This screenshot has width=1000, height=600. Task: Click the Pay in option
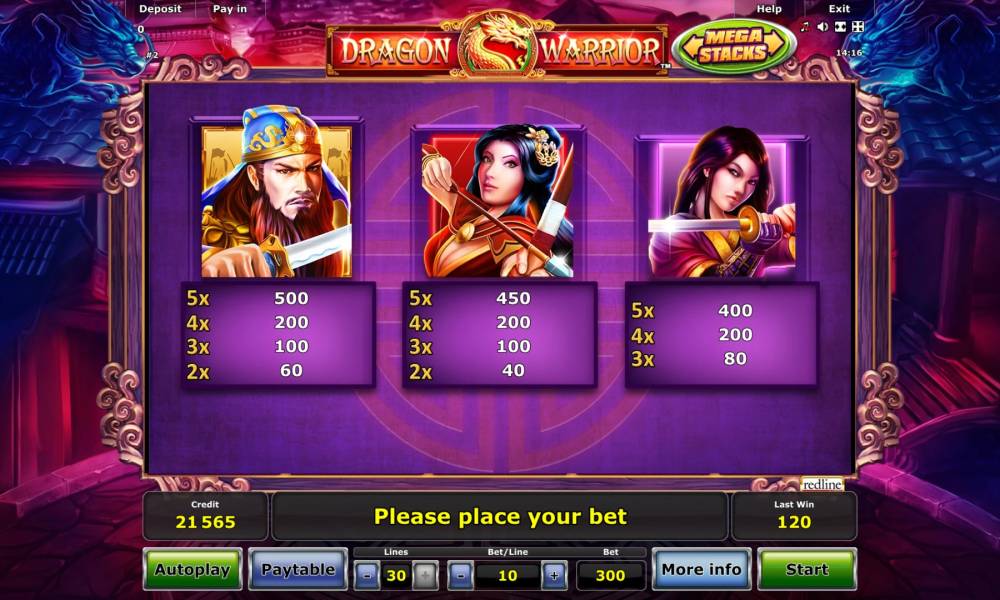click(x=229, y=9)
